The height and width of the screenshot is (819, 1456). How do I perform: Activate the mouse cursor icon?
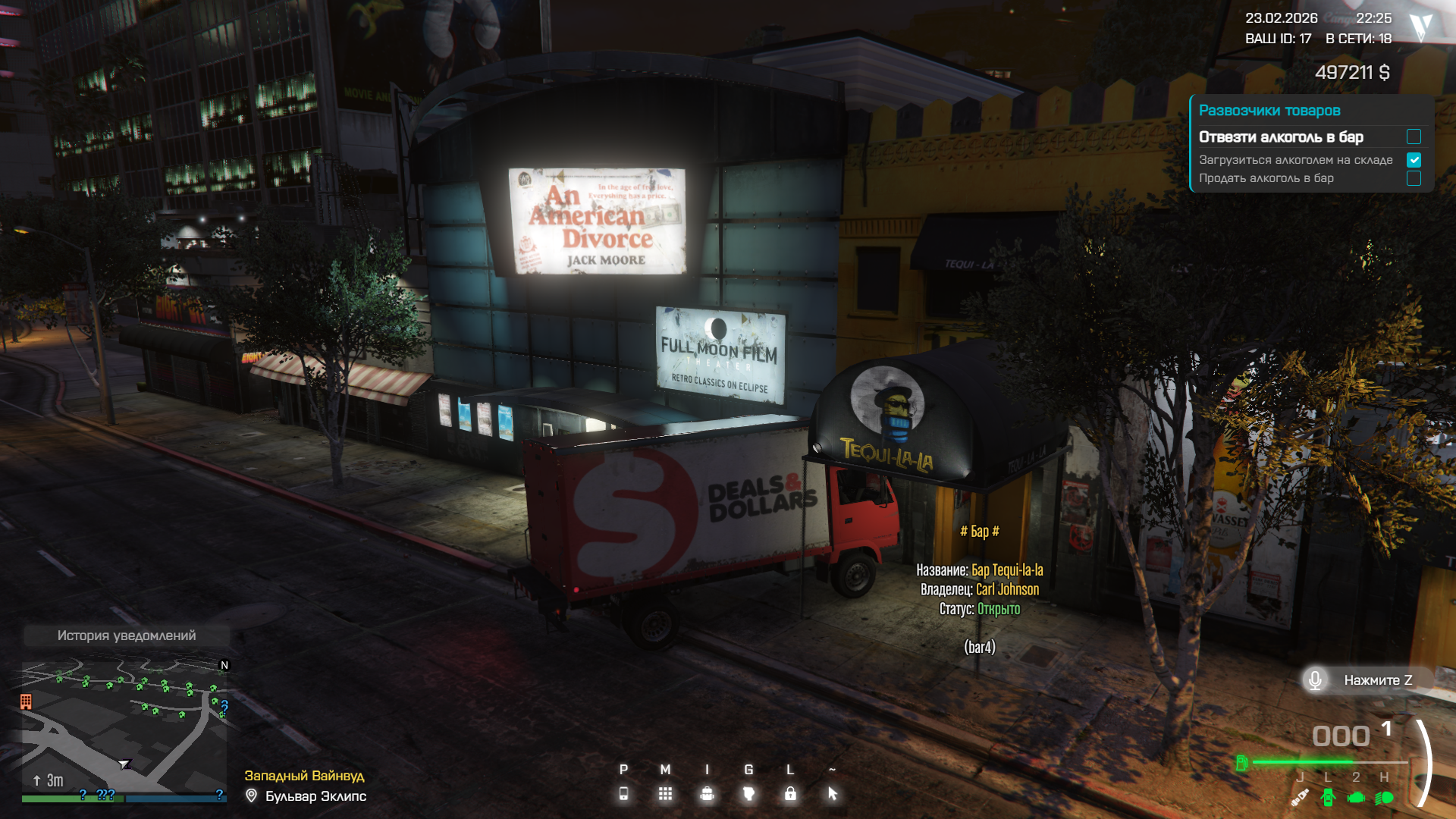832,793
